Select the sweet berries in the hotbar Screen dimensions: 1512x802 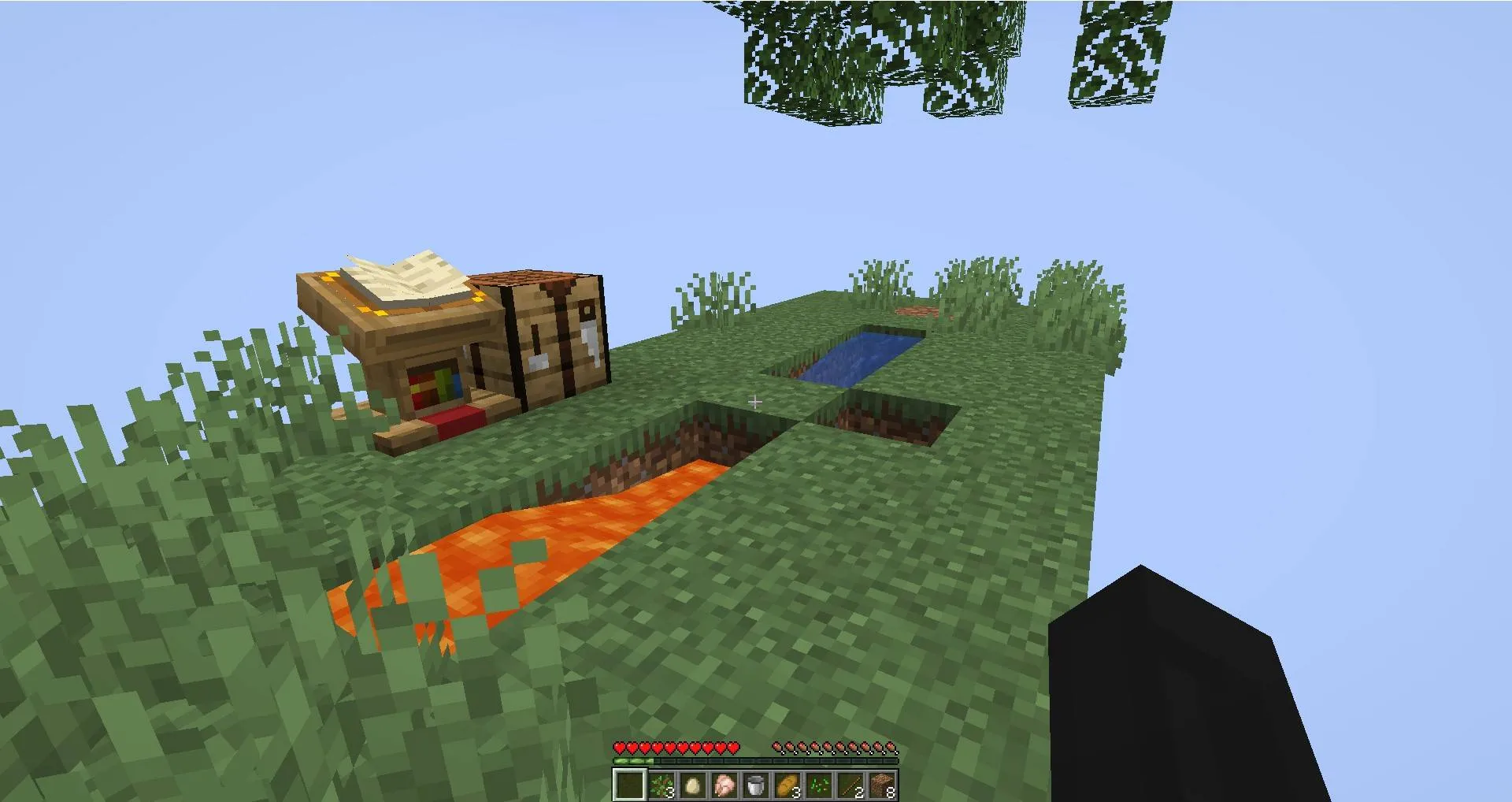[x=661, y=785]
